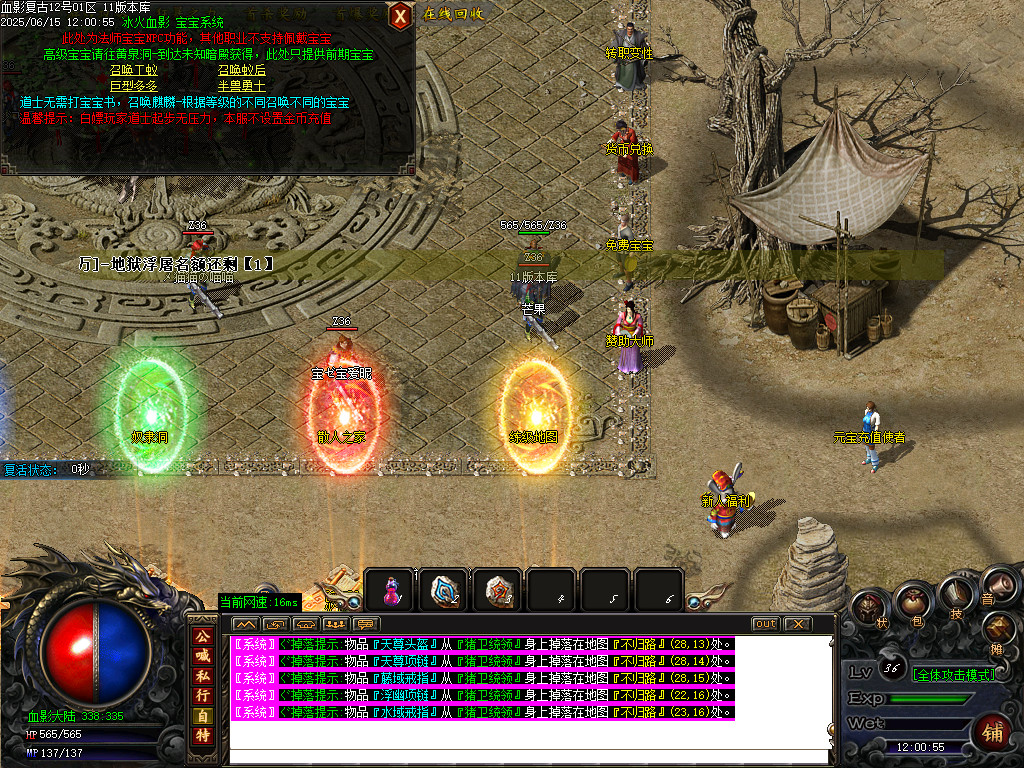Close the 宝宝系统 dialog with the X button
1024x768 pixels.
click(x=400, y=15)
